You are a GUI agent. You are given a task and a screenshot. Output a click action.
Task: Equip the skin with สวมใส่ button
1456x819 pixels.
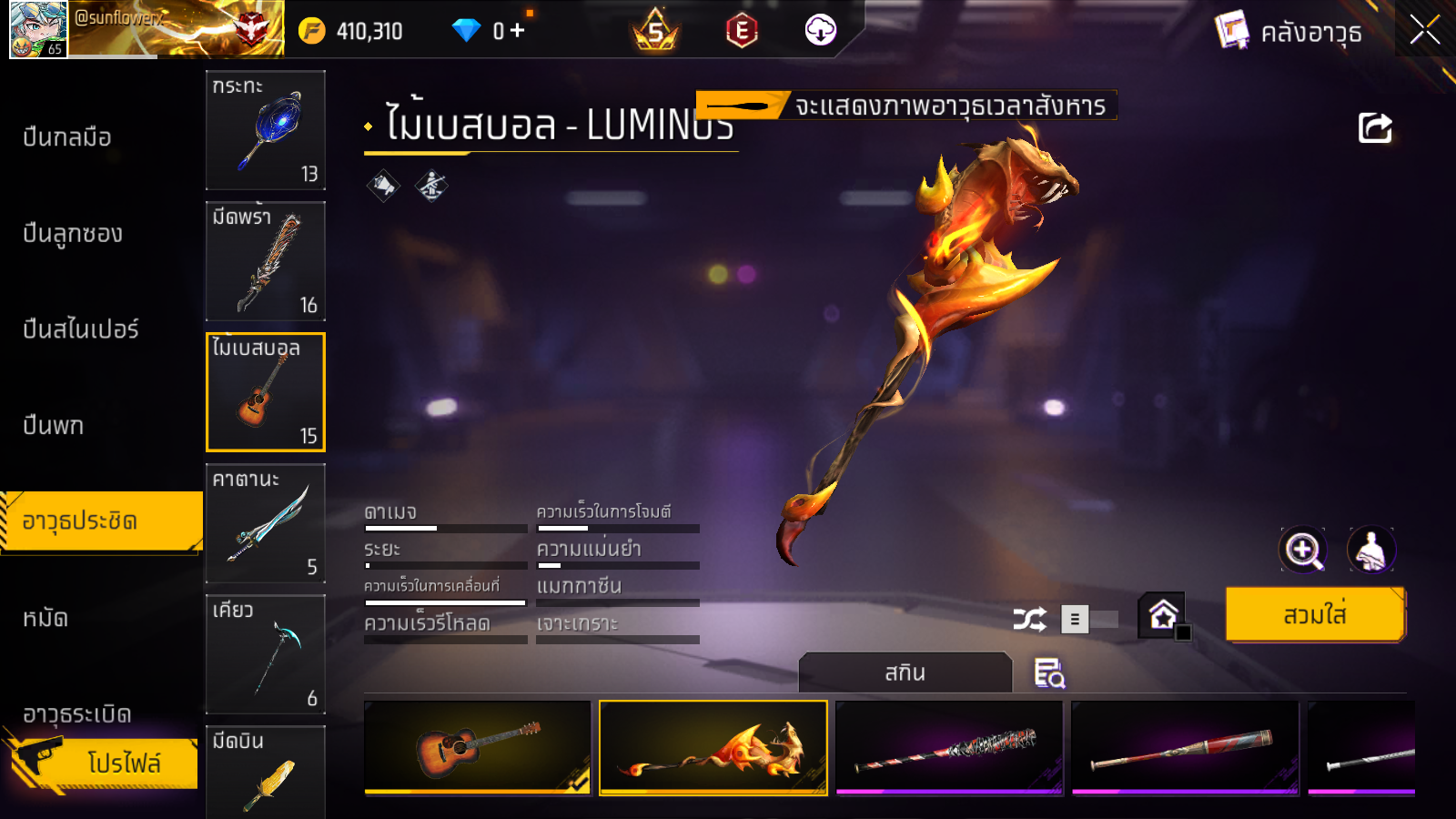click(1315, 615)
